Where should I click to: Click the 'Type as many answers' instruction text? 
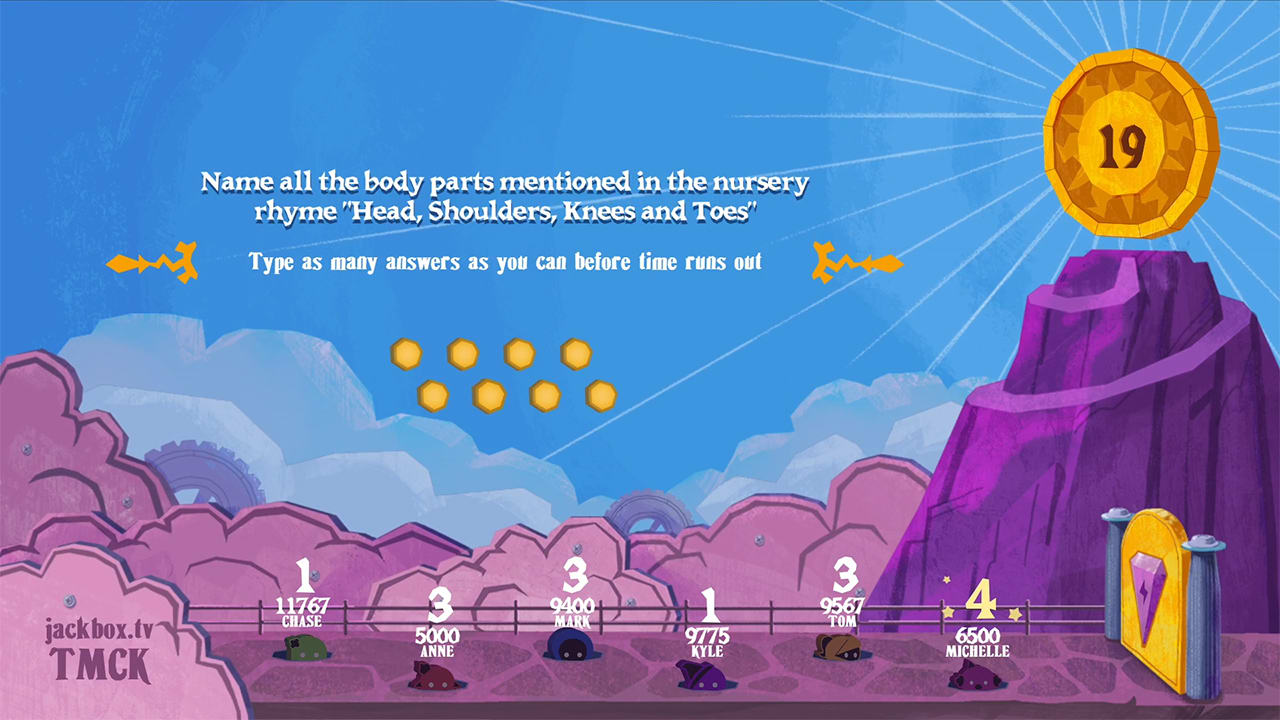point(504,263)
